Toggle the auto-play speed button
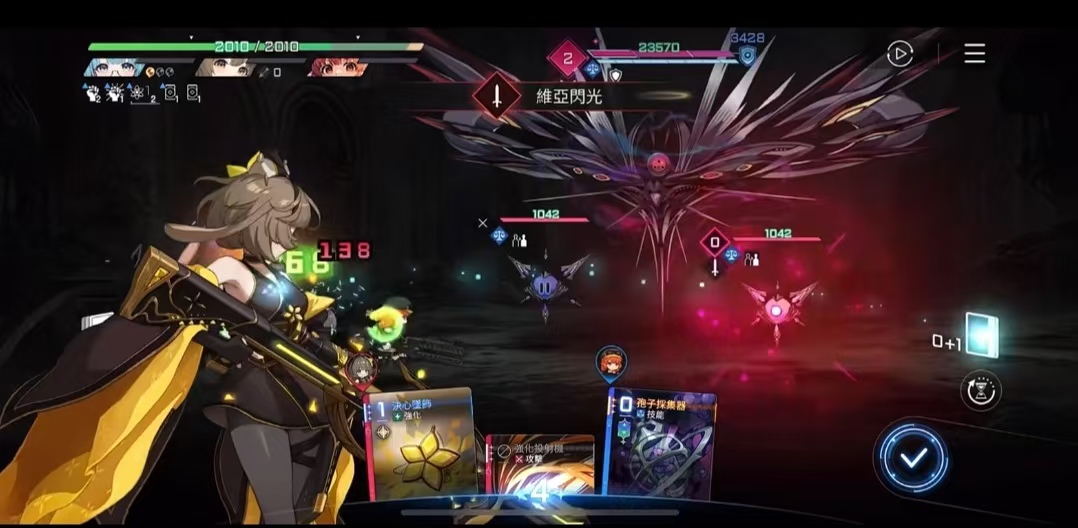 tap(900, 54)
